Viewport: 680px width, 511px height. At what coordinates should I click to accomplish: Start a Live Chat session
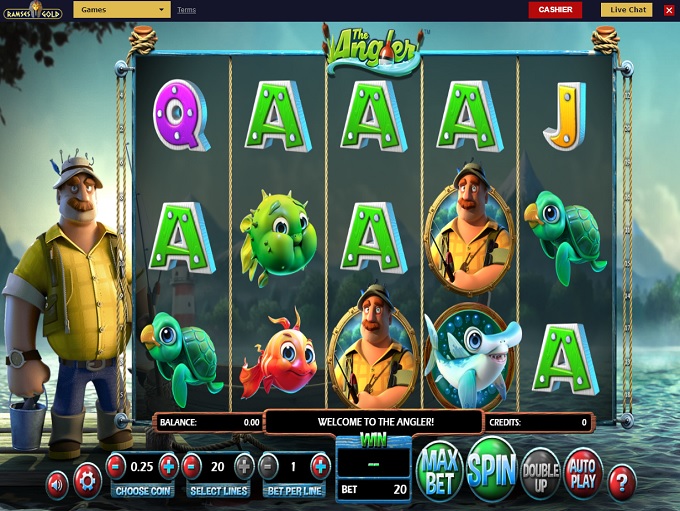click(626, 10)
